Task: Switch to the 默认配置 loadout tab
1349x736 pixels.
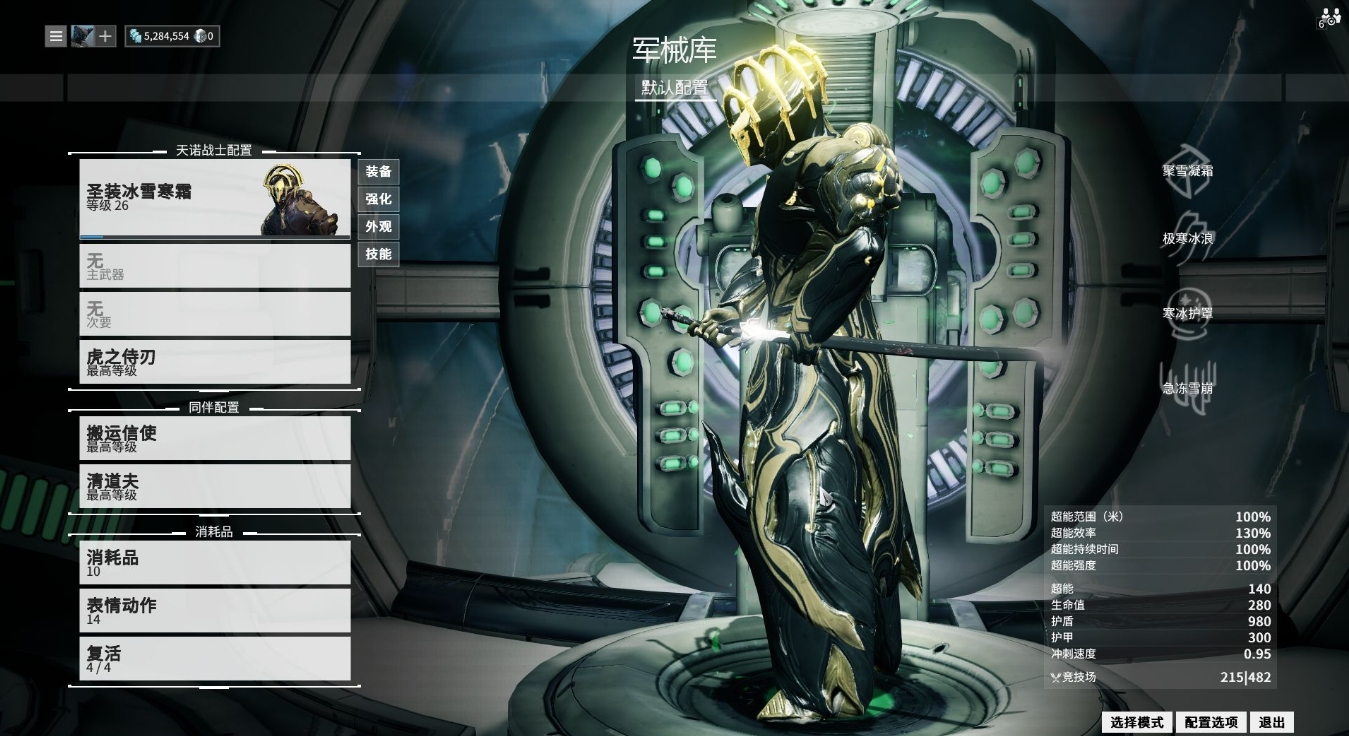Action: click(x=675, y=88)
